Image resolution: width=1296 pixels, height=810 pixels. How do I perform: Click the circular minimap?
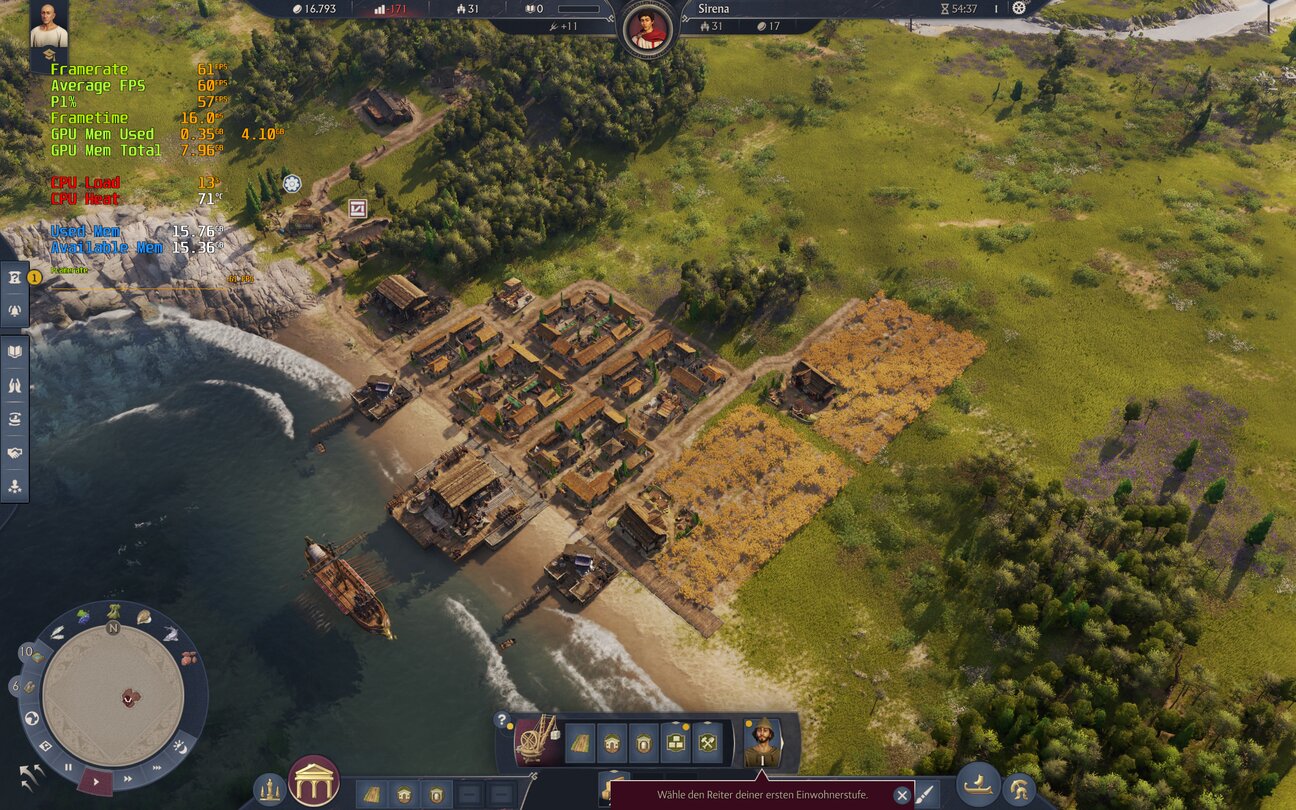(113, 695)
